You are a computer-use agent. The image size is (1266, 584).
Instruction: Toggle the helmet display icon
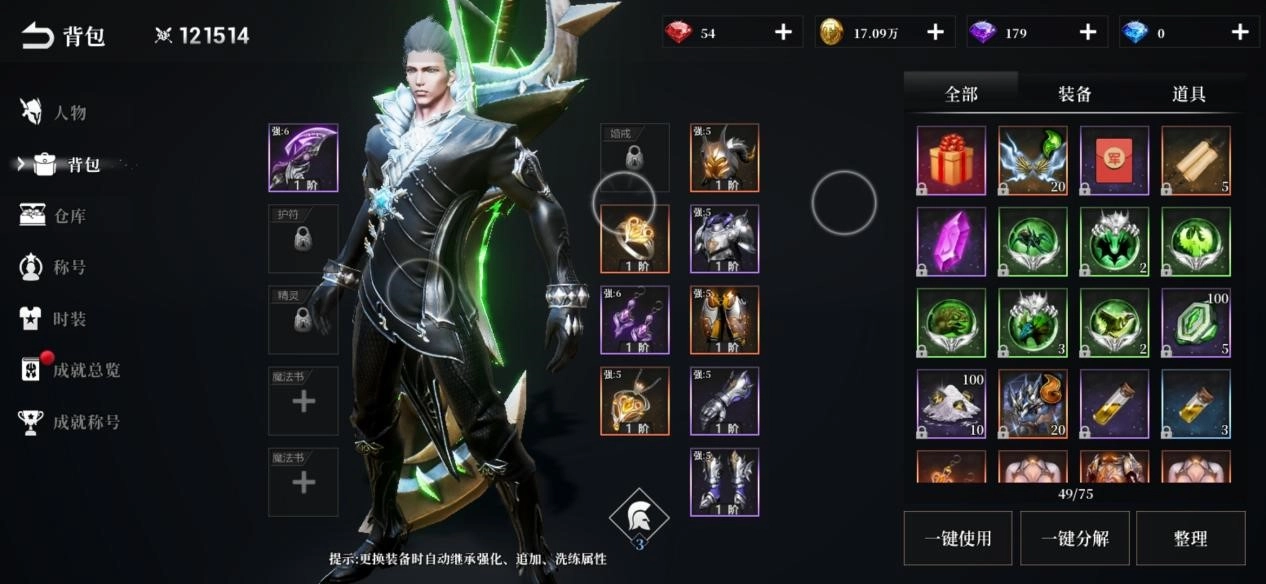[x=638, y=518]
